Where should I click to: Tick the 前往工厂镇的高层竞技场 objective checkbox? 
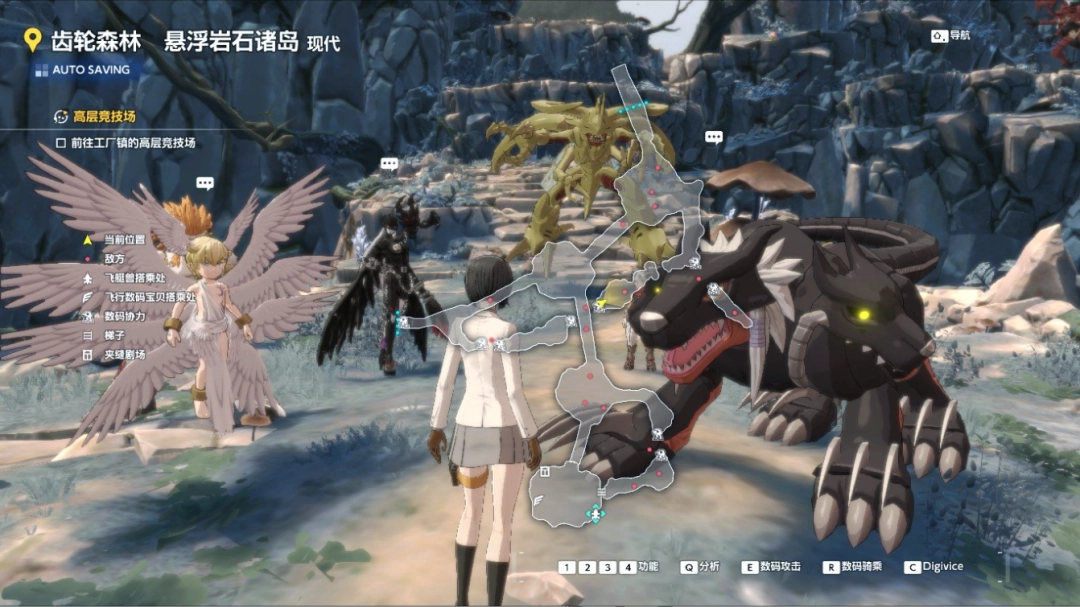61,143
